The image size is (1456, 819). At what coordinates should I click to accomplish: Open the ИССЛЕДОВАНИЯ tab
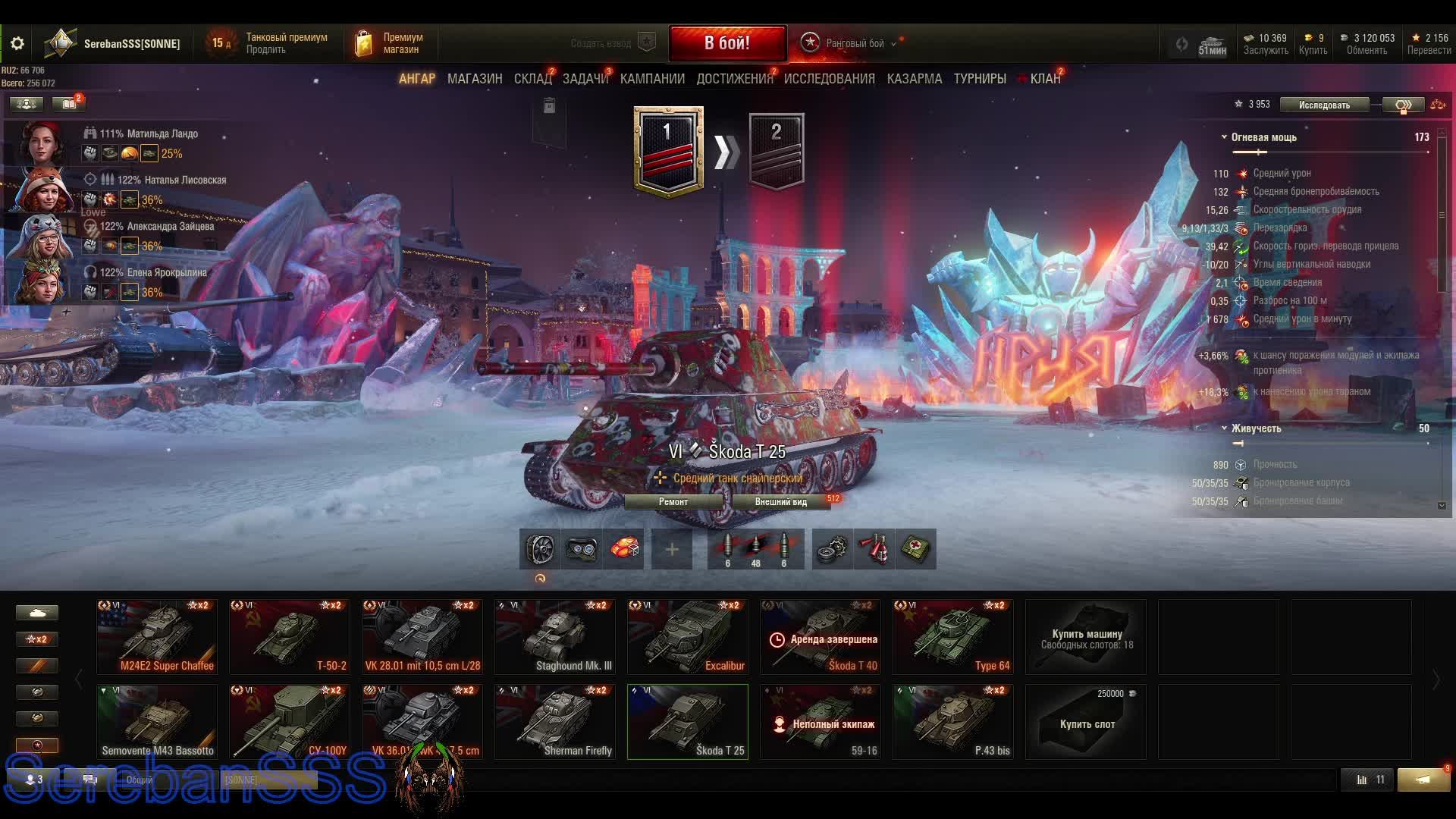829,79
